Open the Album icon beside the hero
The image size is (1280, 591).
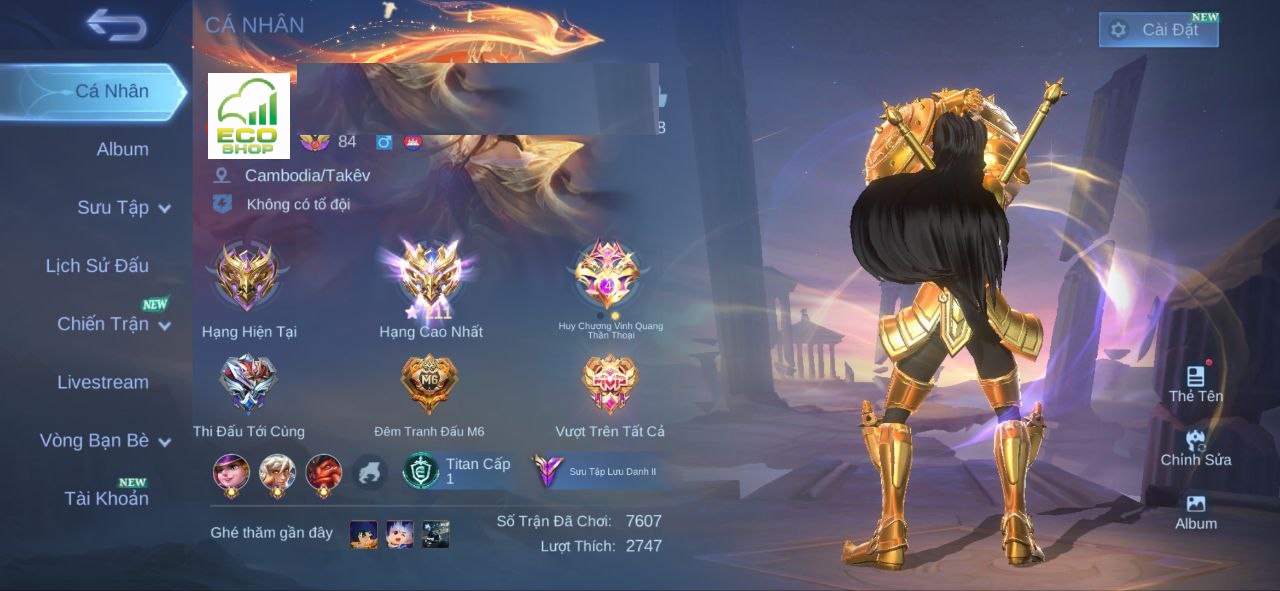point(1195,509)
